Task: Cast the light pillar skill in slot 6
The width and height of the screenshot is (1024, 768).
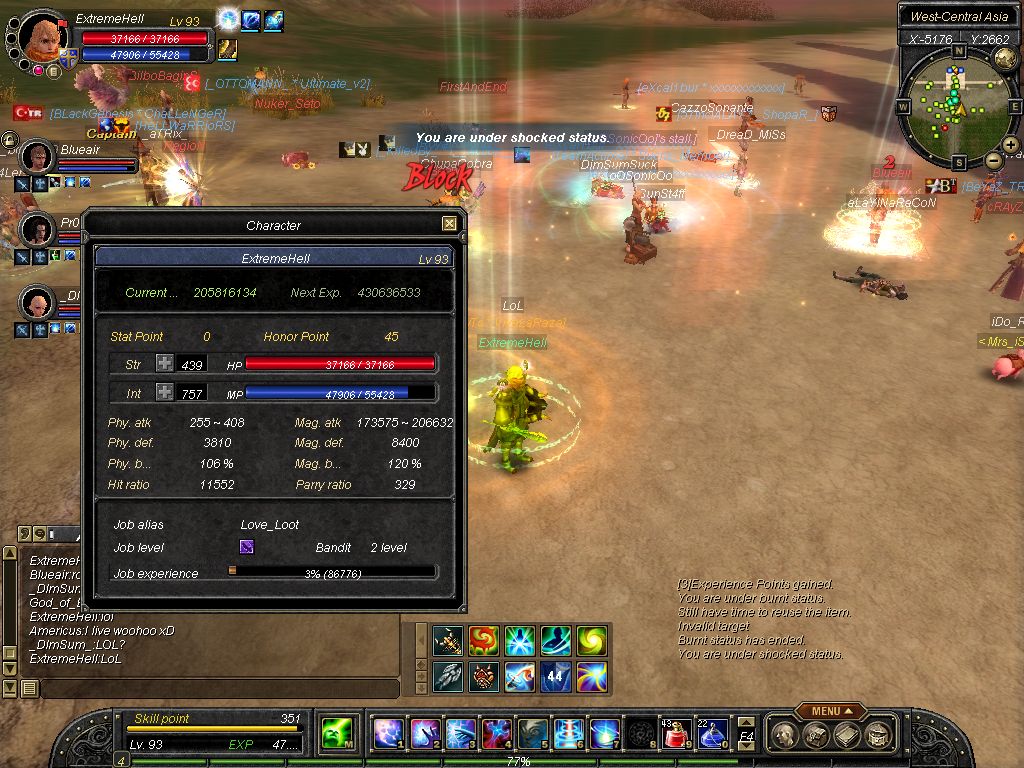Action: 568,735
